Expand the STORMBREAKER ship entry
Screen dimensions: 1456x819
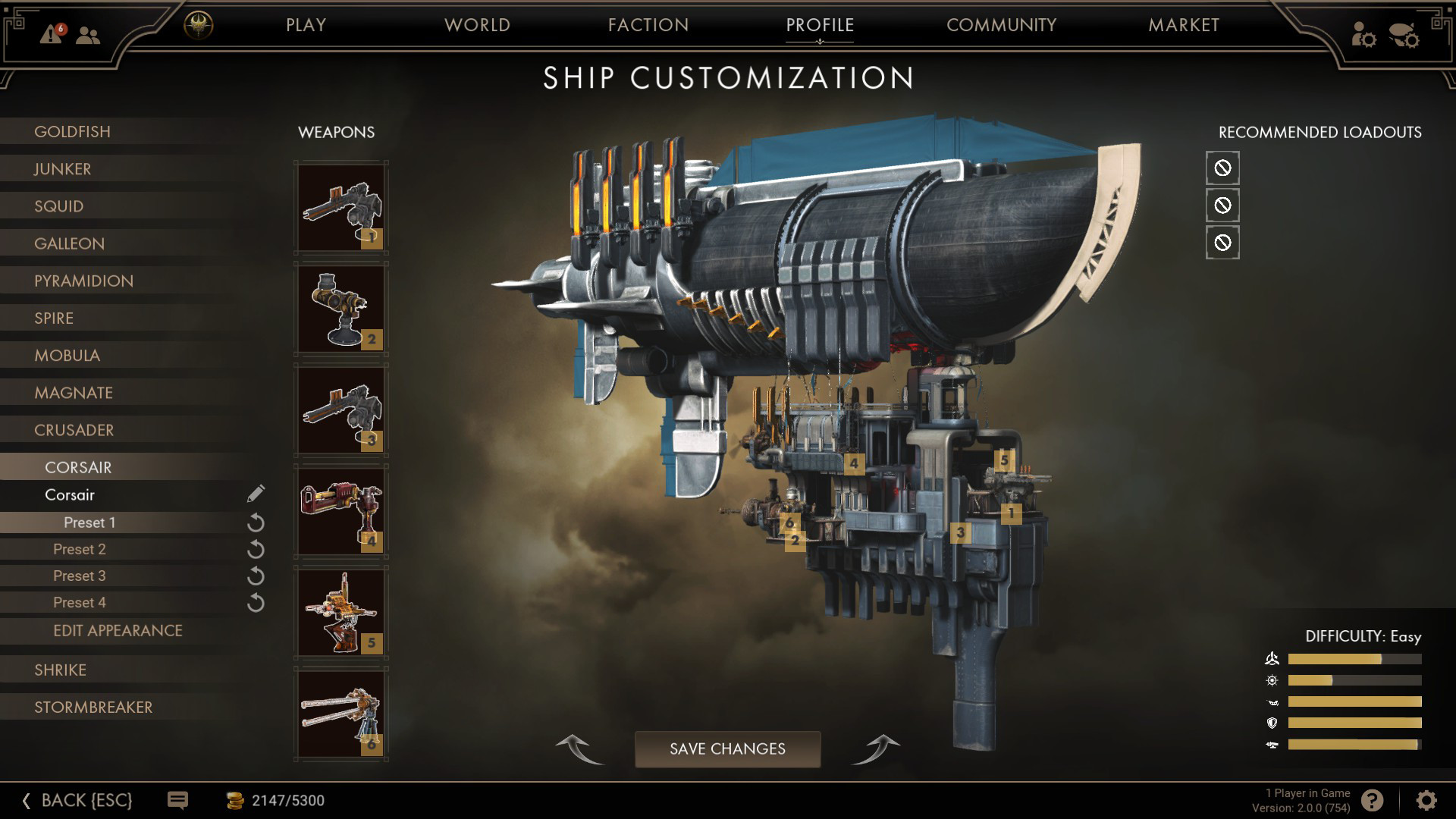[94, 707]
